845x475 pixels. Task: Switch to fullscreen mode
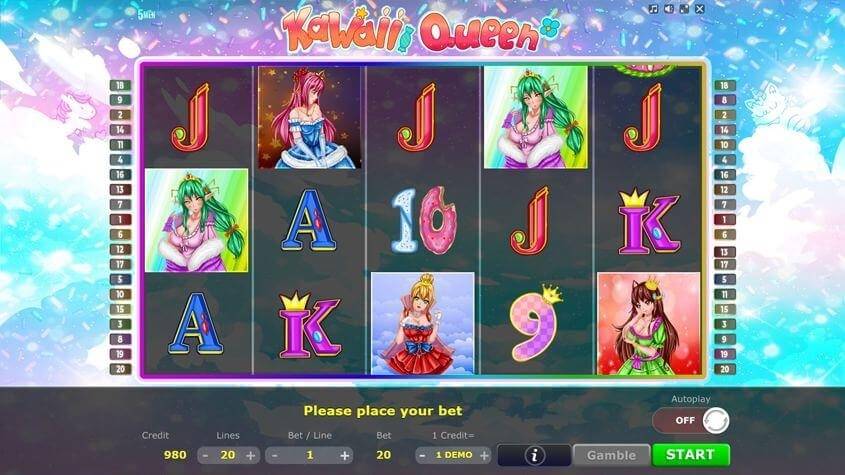pos(684,9)
